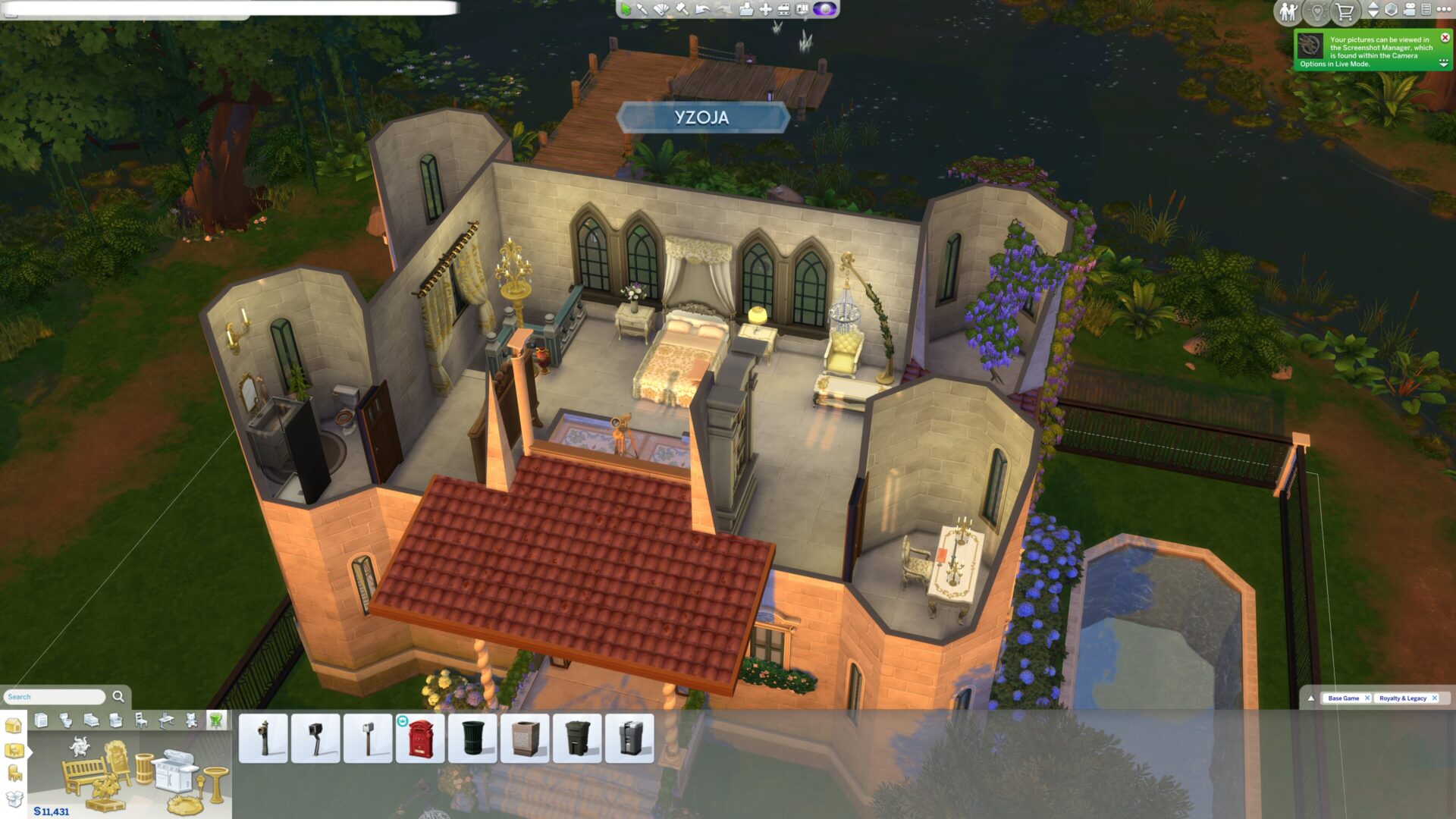Save lot to library via folder icon
The height and width of the screenshot is (819, 1456).
(746, 9)
